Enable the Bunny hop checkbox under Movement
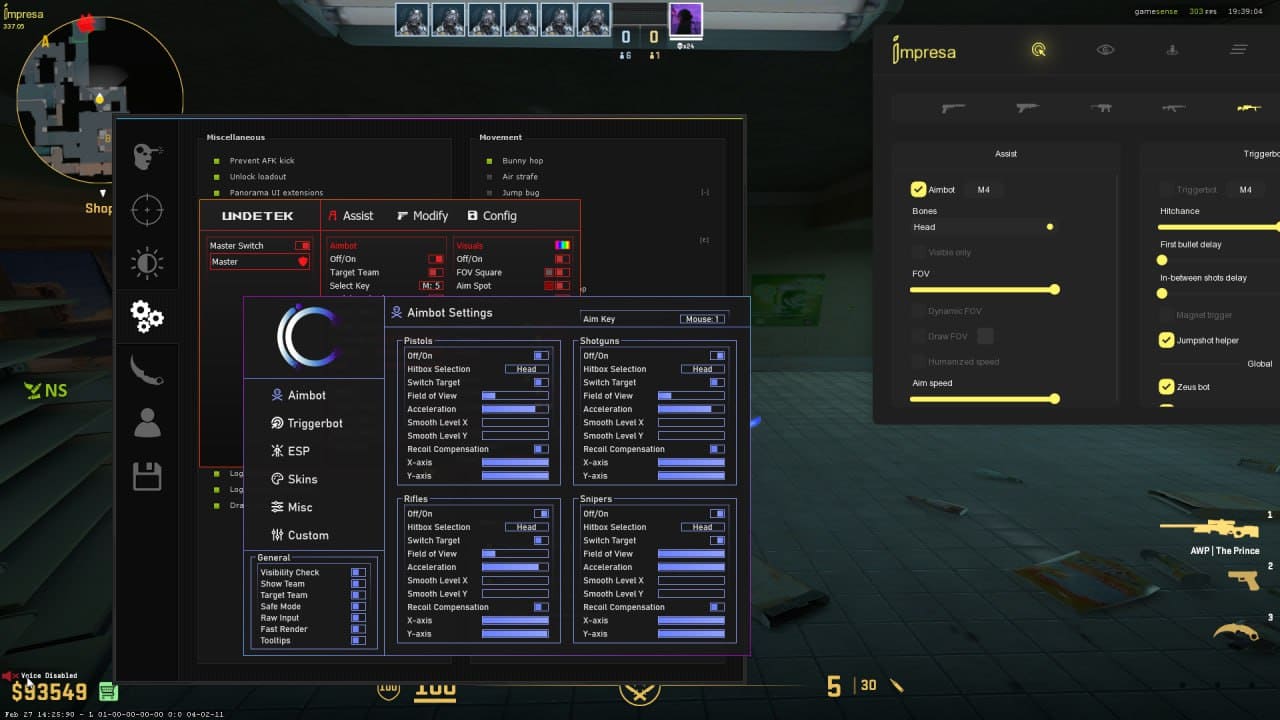 490,160
